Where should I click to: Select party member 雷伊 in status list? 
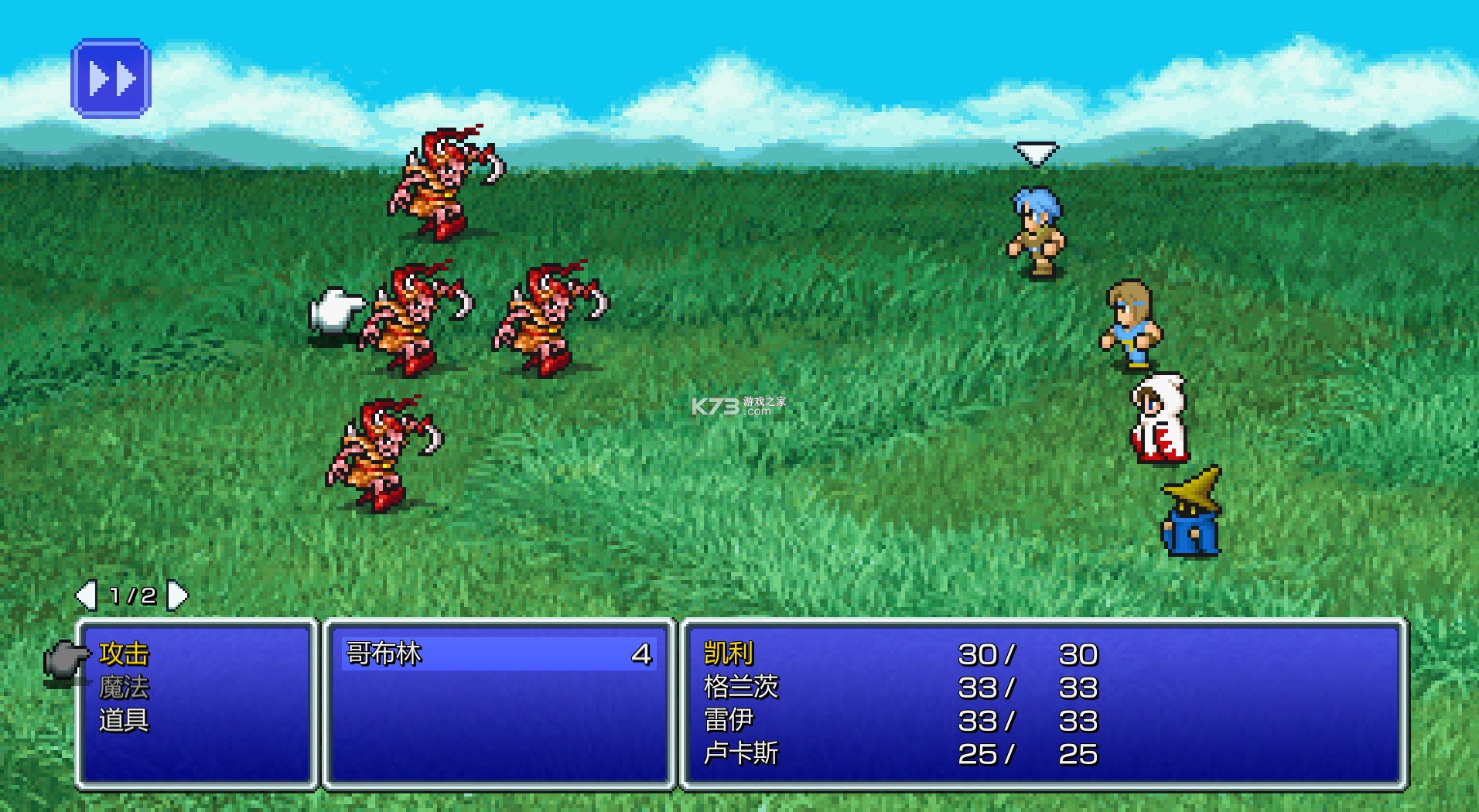[729, 721]
